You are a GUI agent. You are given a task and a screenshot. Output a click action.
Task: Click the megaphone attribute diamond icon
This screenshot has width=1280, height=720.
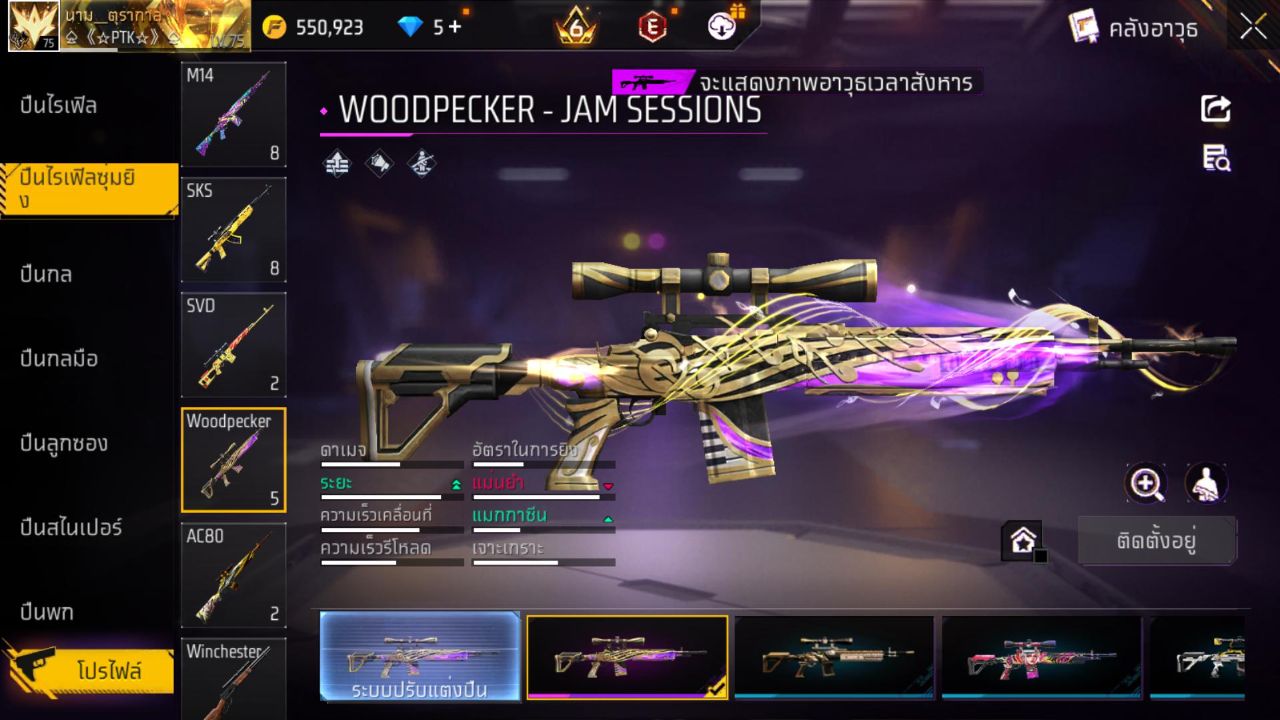point(378,163)
